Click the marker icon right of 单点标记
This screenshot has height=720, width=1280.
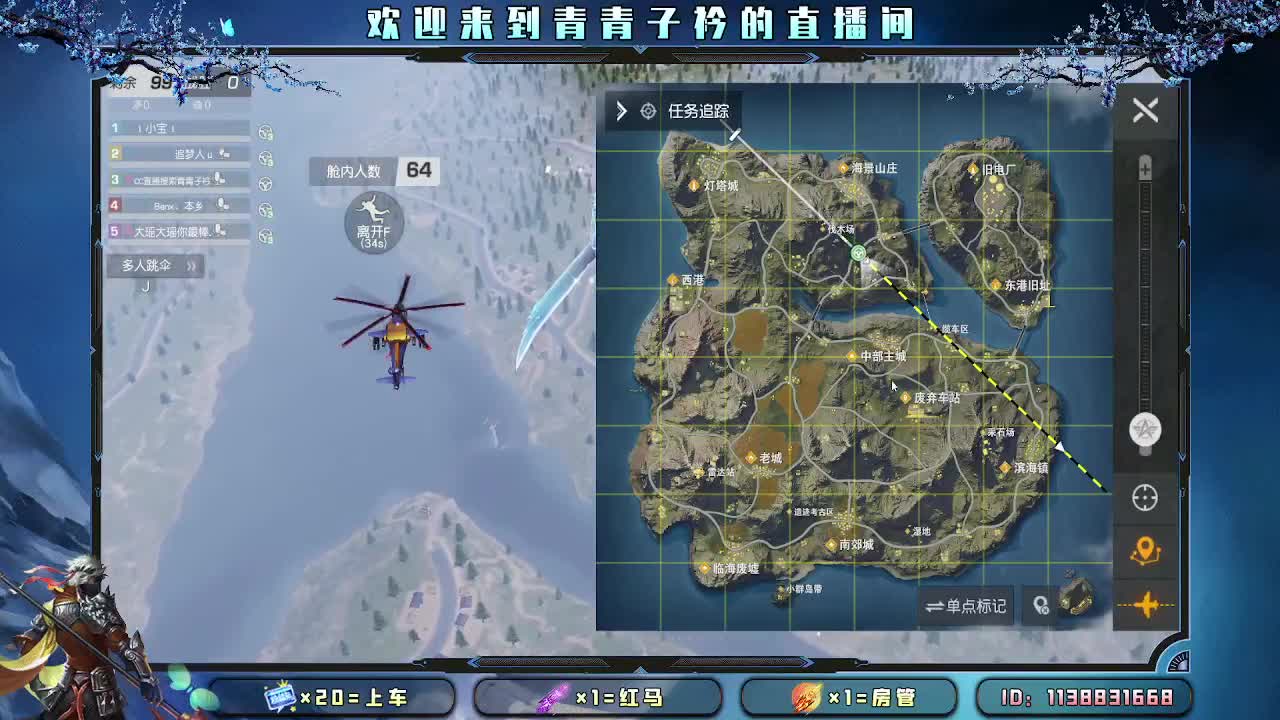[x=1040, y=606]
